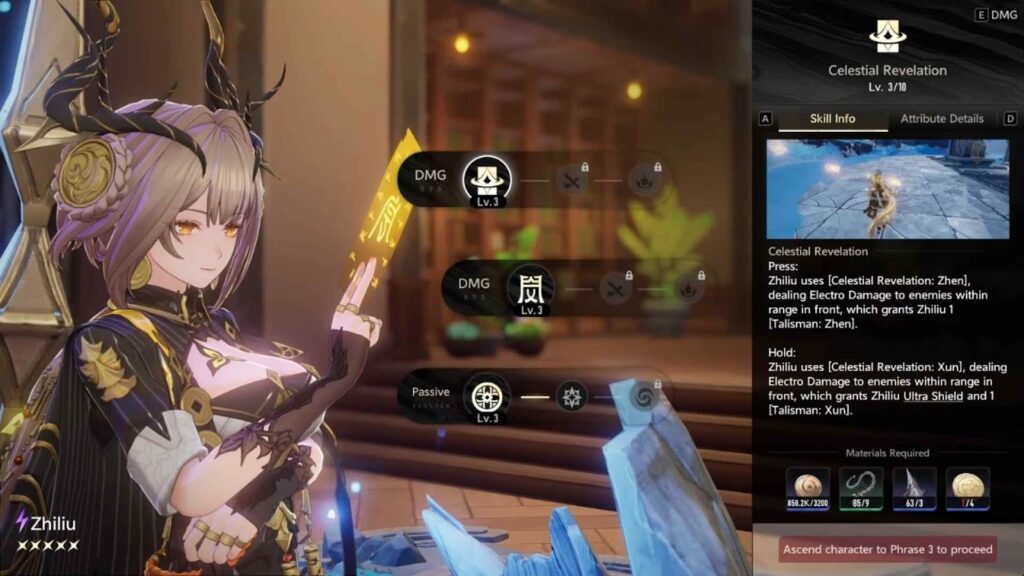Inspect the gold disc material slot
Screen dimensions: 1024x576
click(967, 489)
